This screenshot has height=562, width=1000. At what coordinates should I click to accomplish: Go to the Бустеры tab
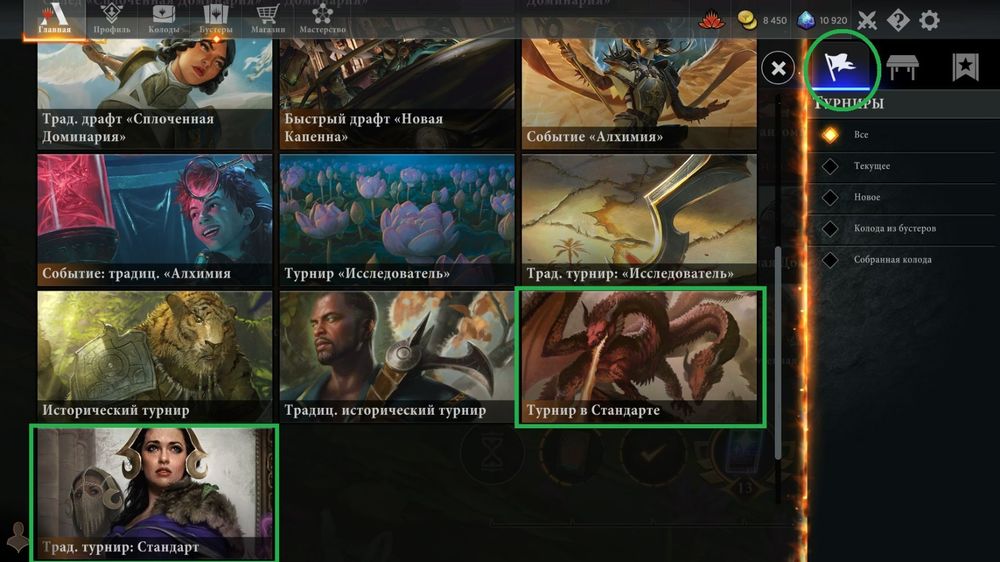(214, 19)
